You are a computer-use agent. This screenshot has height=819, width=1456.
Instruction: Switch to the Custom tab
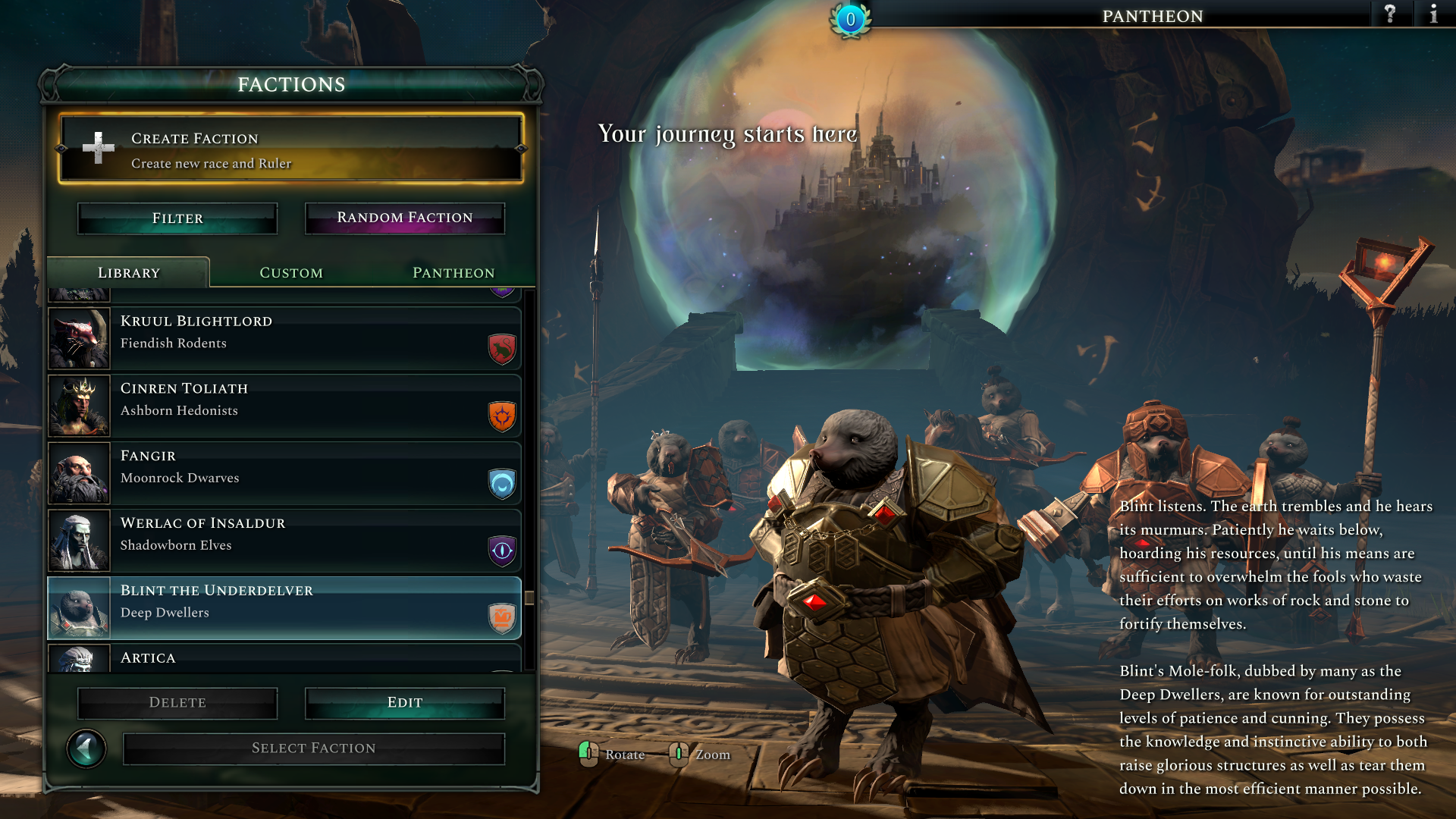[x=291, y=273]
